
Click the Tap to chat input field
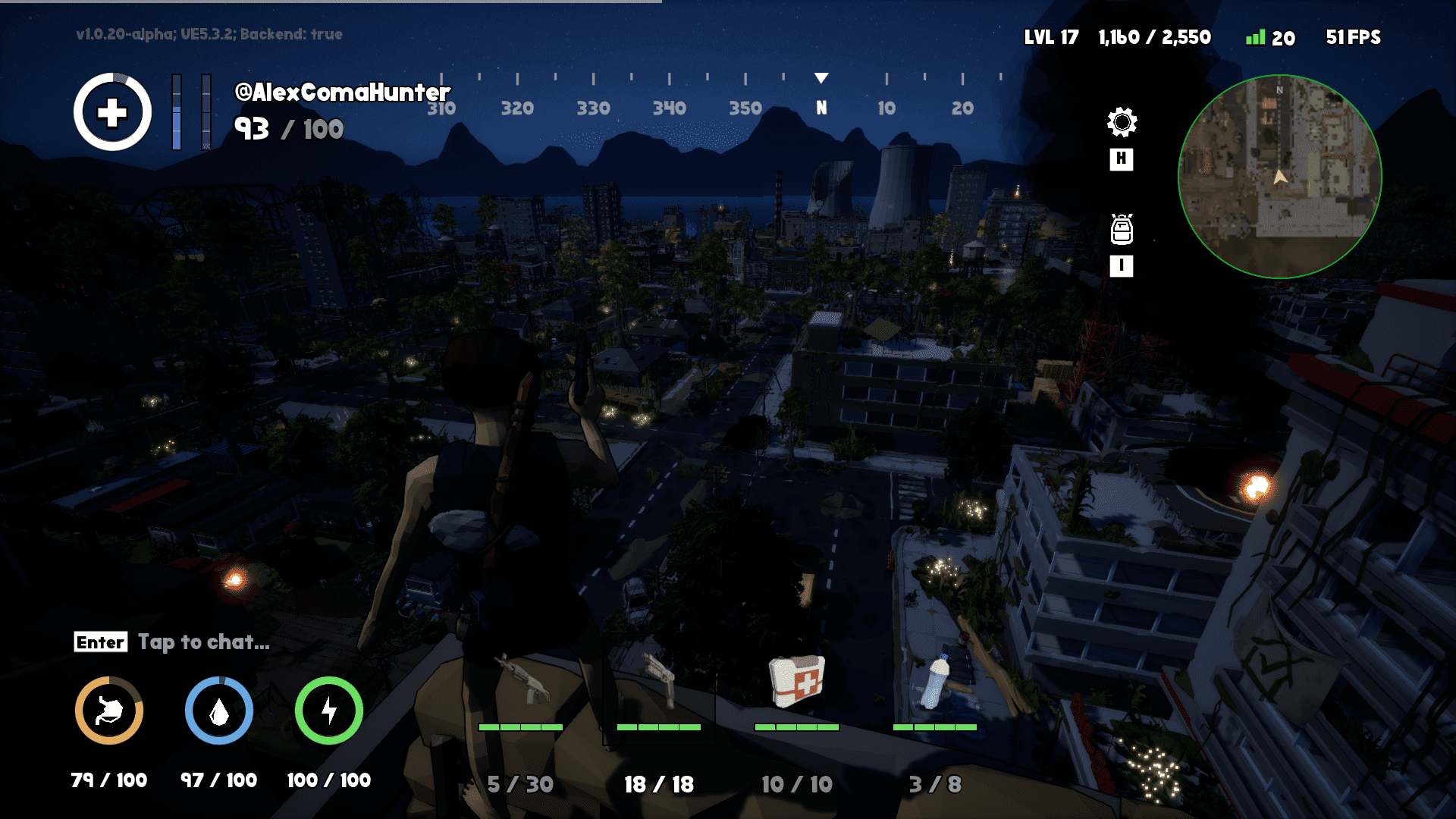202,642
